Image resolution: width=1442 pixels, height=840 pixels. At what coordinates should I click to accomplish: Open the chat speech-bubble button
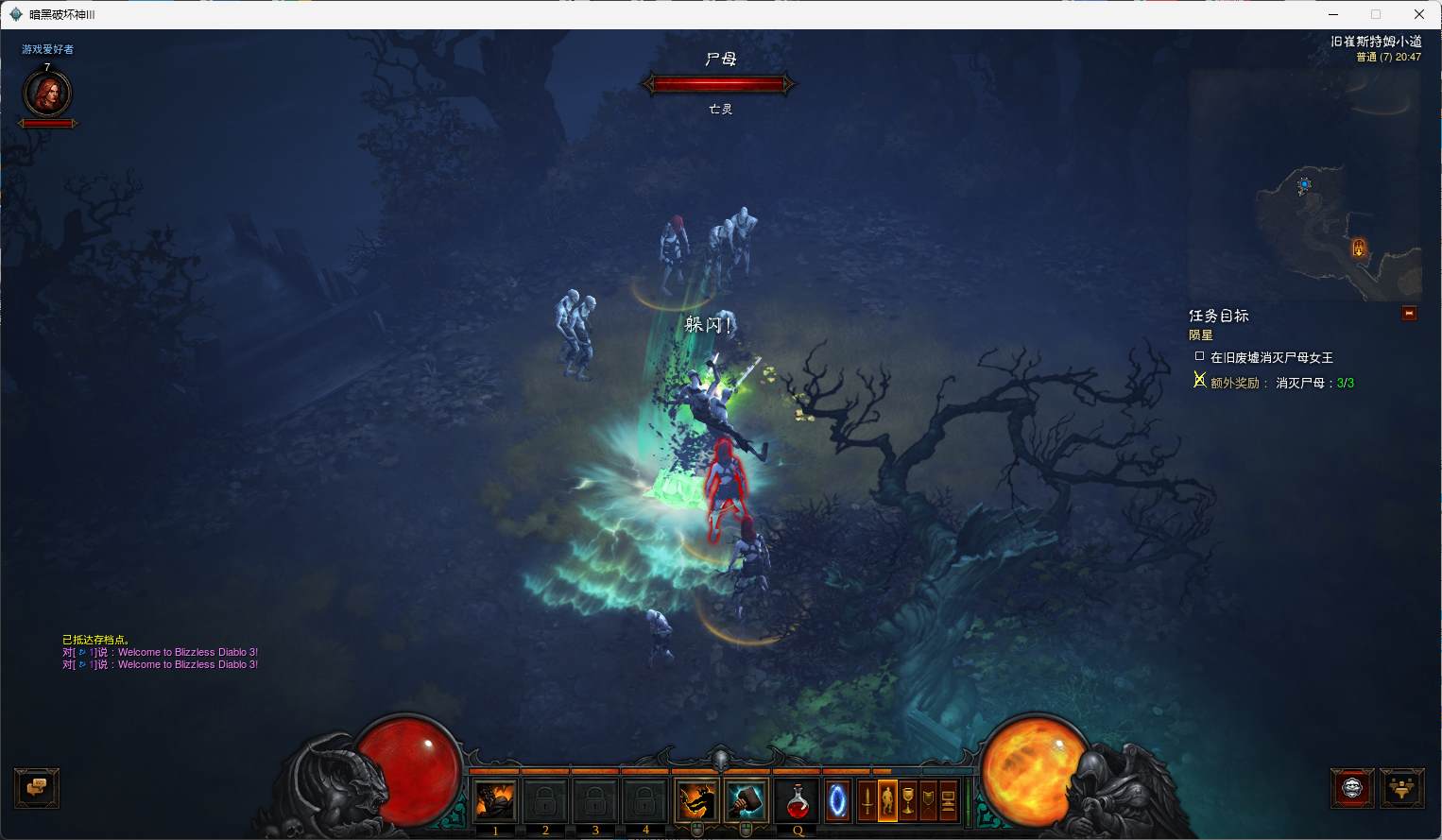[x=37, y=788]
